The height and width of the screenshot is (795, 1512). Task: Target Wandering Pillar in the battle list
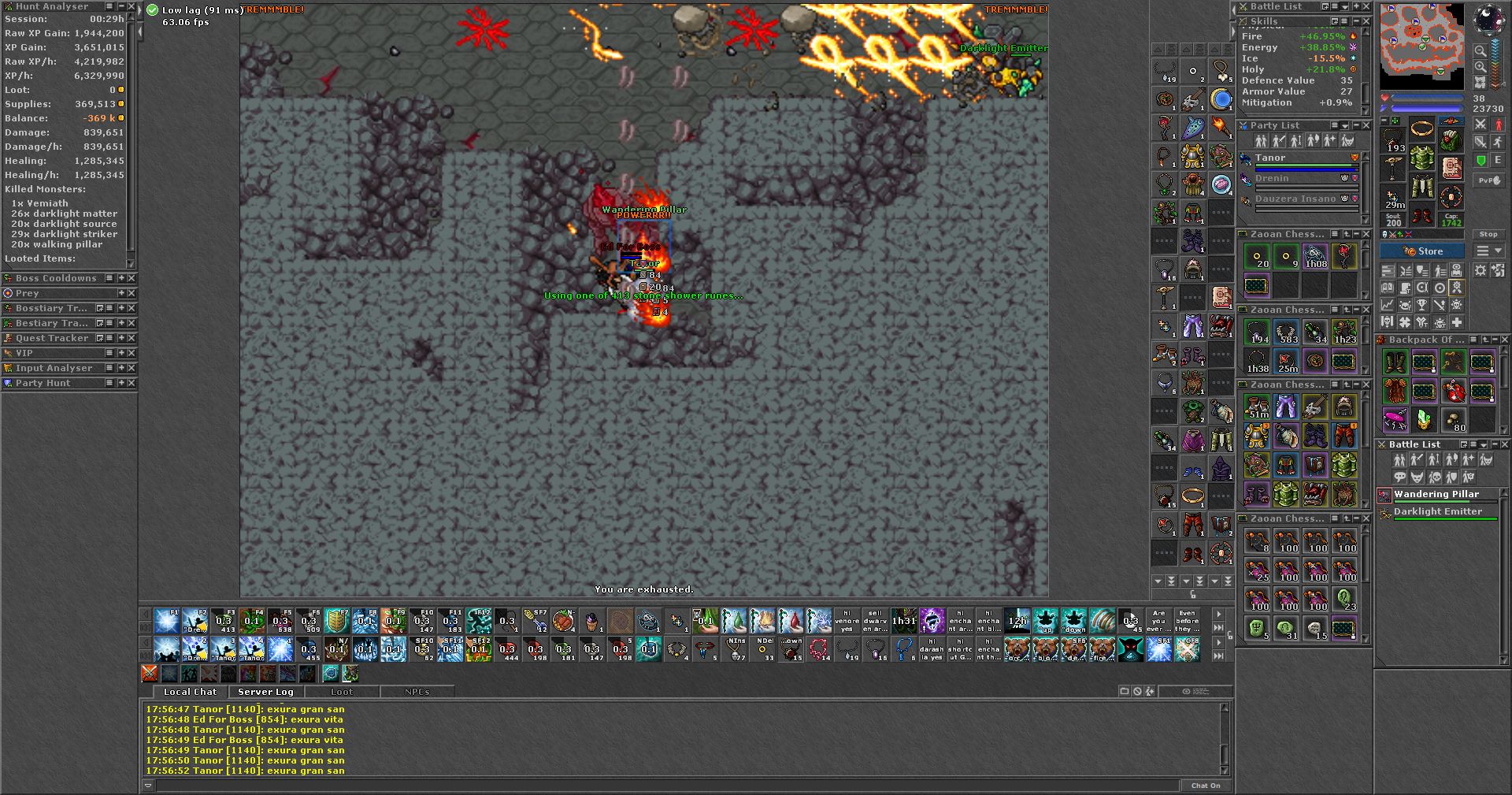[x=1436, y=494]
